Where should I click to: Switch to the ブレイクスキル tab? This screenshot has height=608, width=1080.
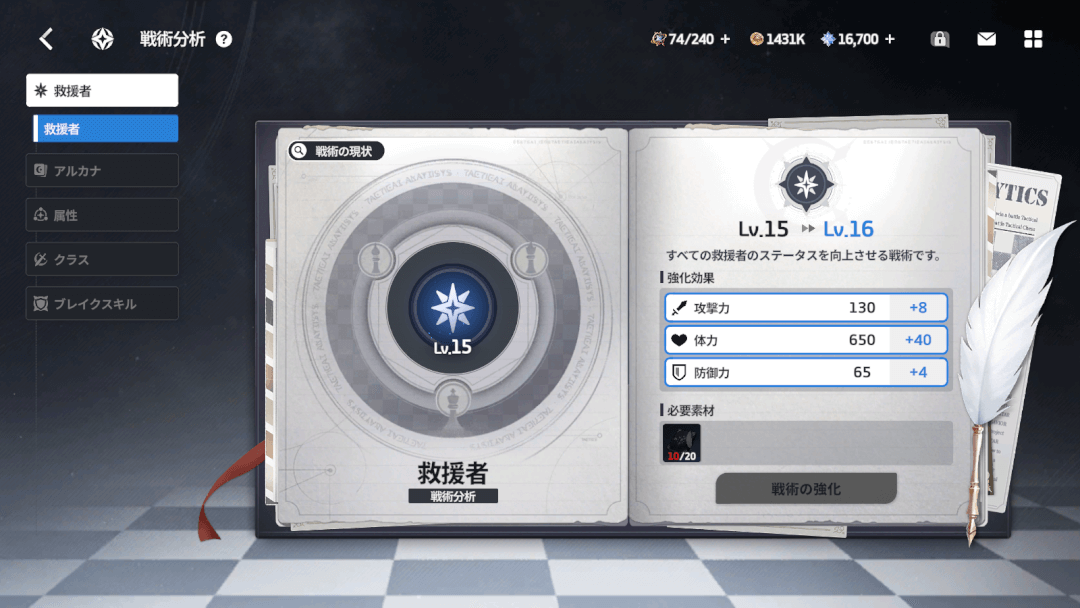click(102, 304)
